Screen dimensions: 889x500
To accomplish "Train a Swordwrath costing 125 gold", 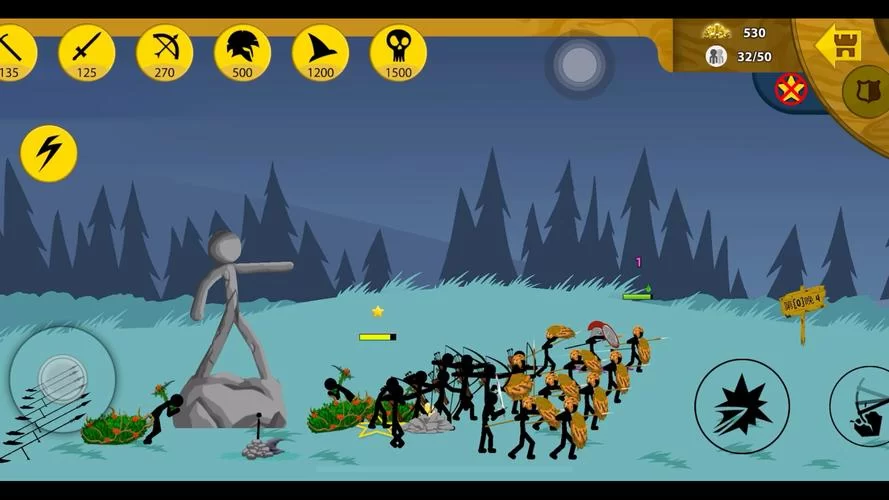I will (86, 51).
